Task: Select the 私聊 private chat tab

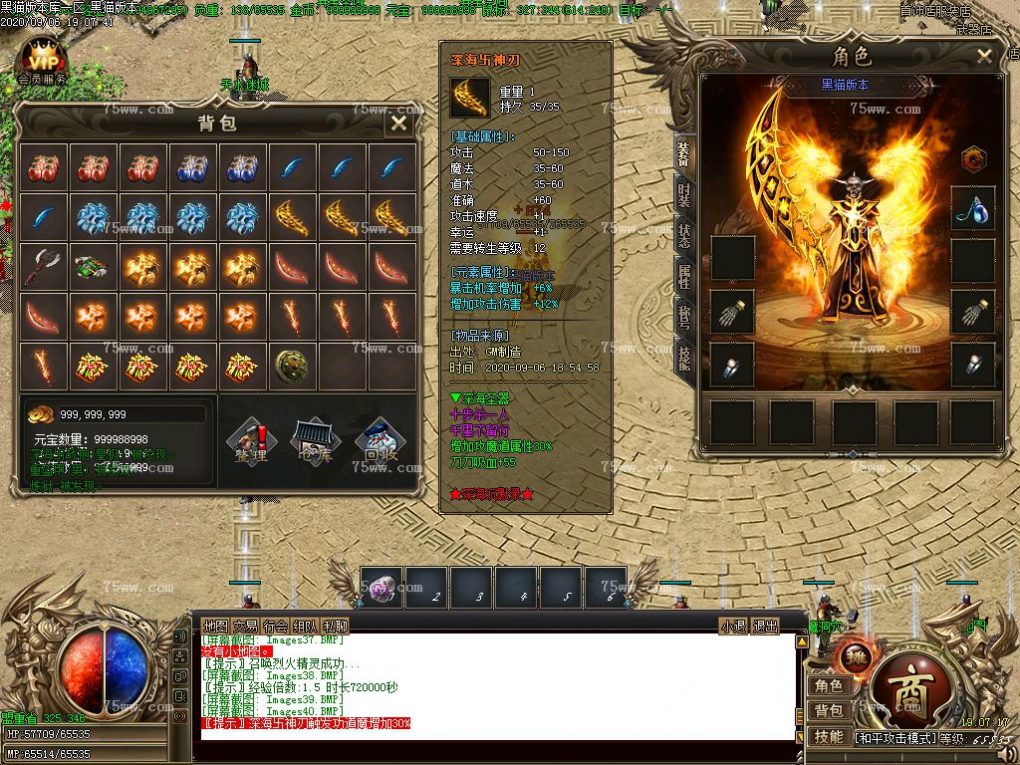Action: point(335,626)
